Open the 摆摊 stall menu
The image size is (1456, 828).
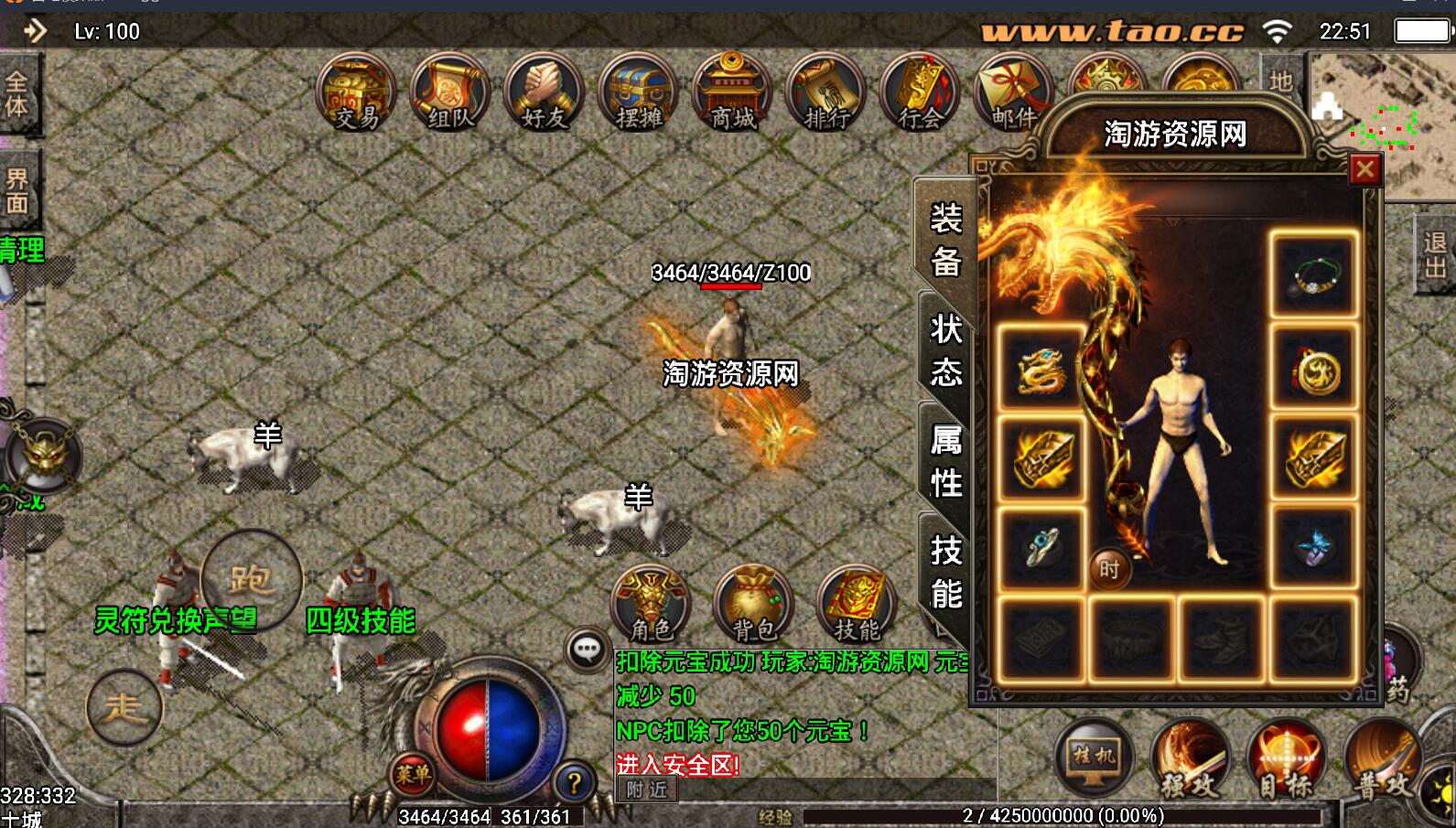pyautogui.click(x=639, y=94)
